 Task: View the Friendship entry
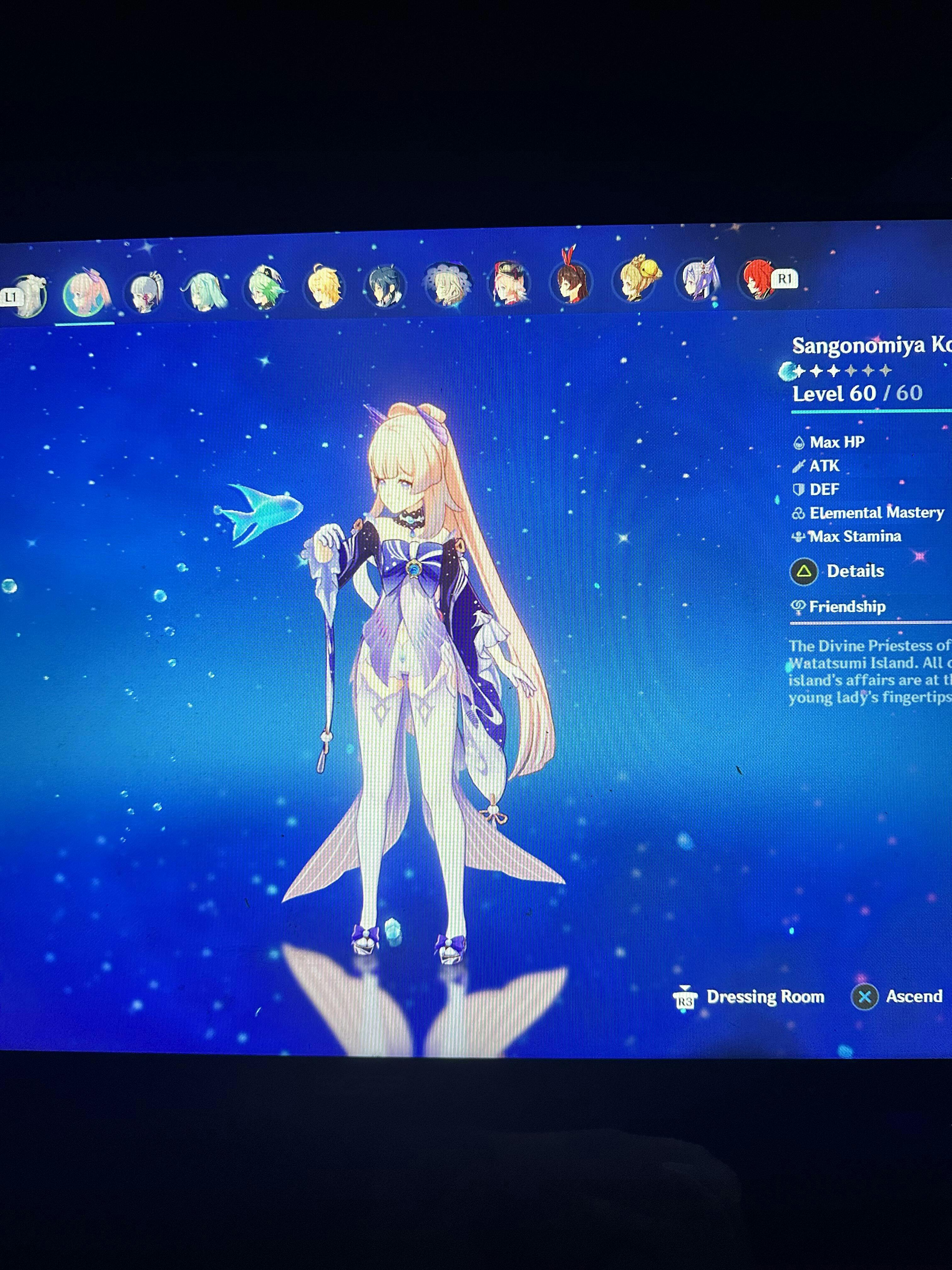click(847, 607)
